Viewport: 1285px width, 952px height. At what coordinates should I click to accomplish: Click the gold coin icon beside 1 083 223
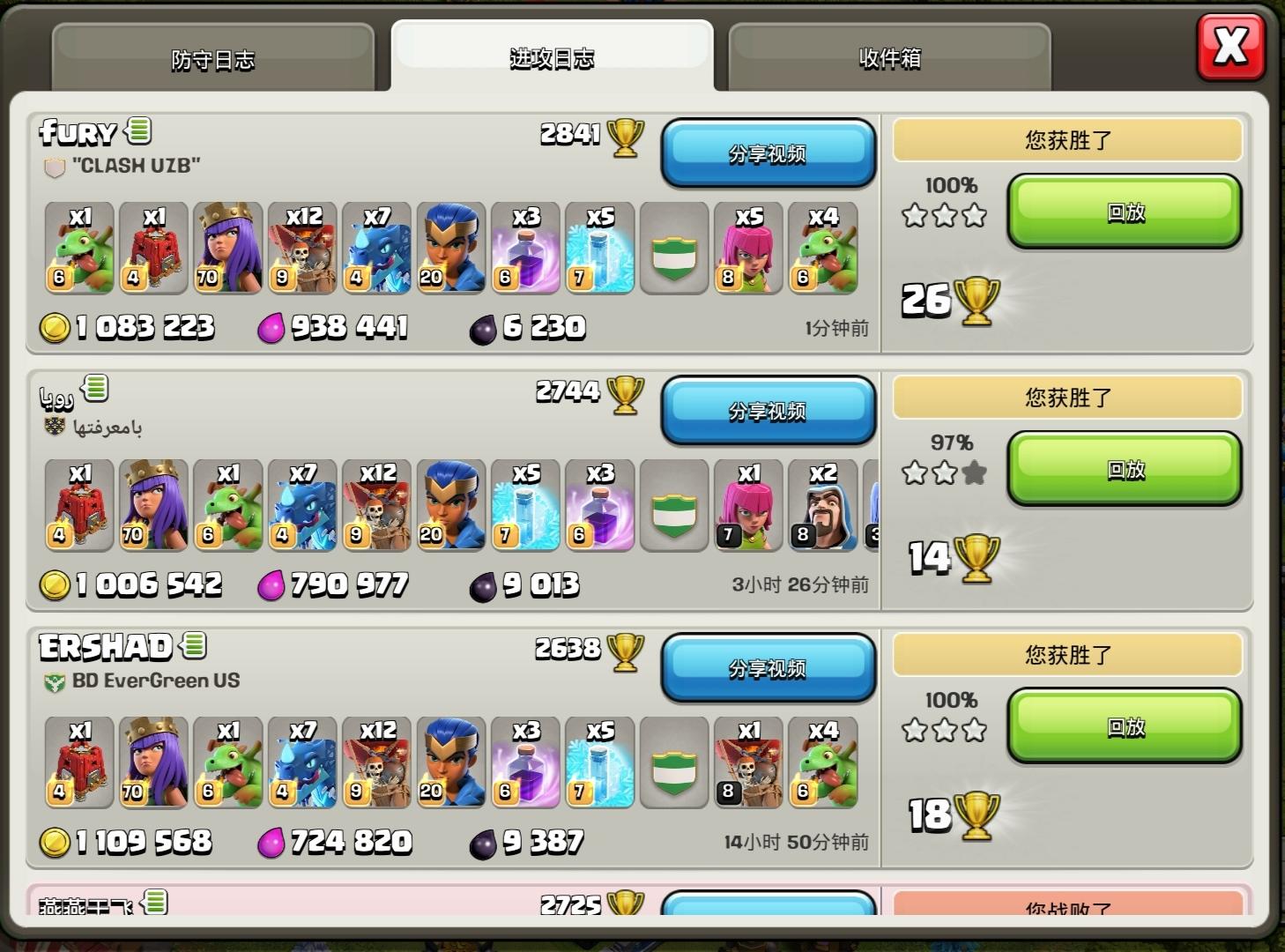(x=56, y=327)
